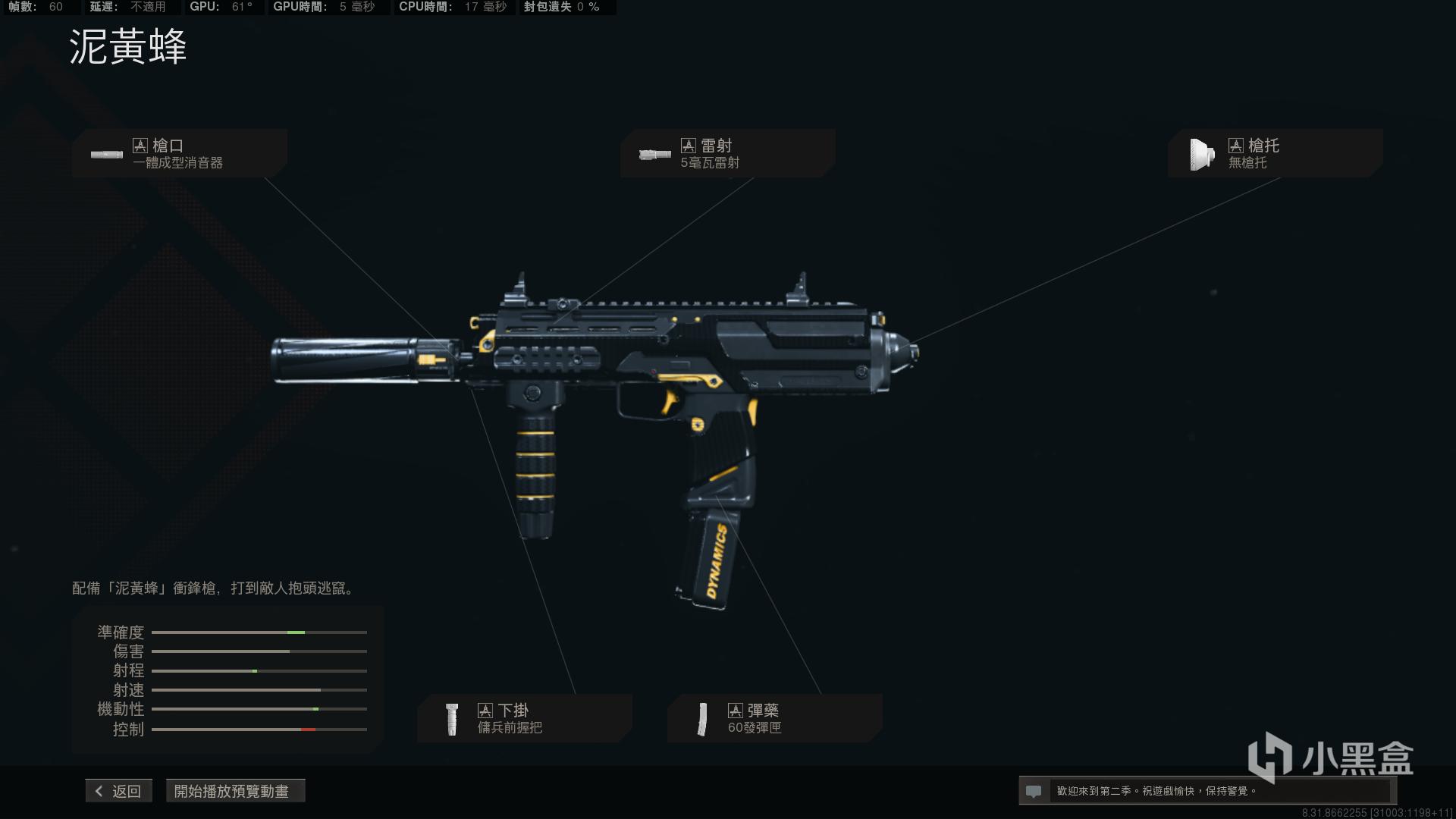Choose the 槍托 stock attachment slot
Viewport: 1456px width, 819px height.
click(x=1275, y=153)
